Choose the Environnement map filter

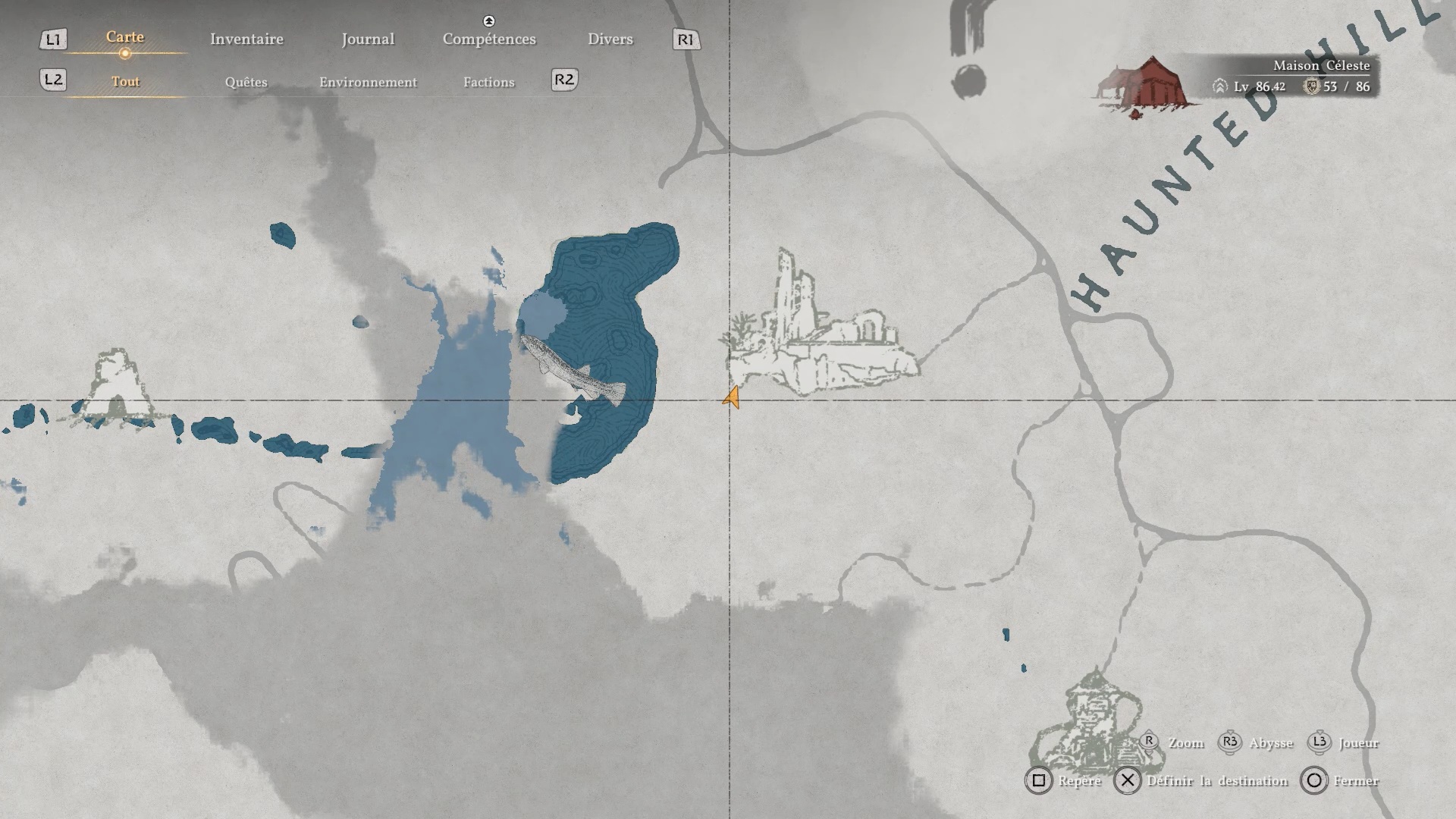[x=368, y=82]
